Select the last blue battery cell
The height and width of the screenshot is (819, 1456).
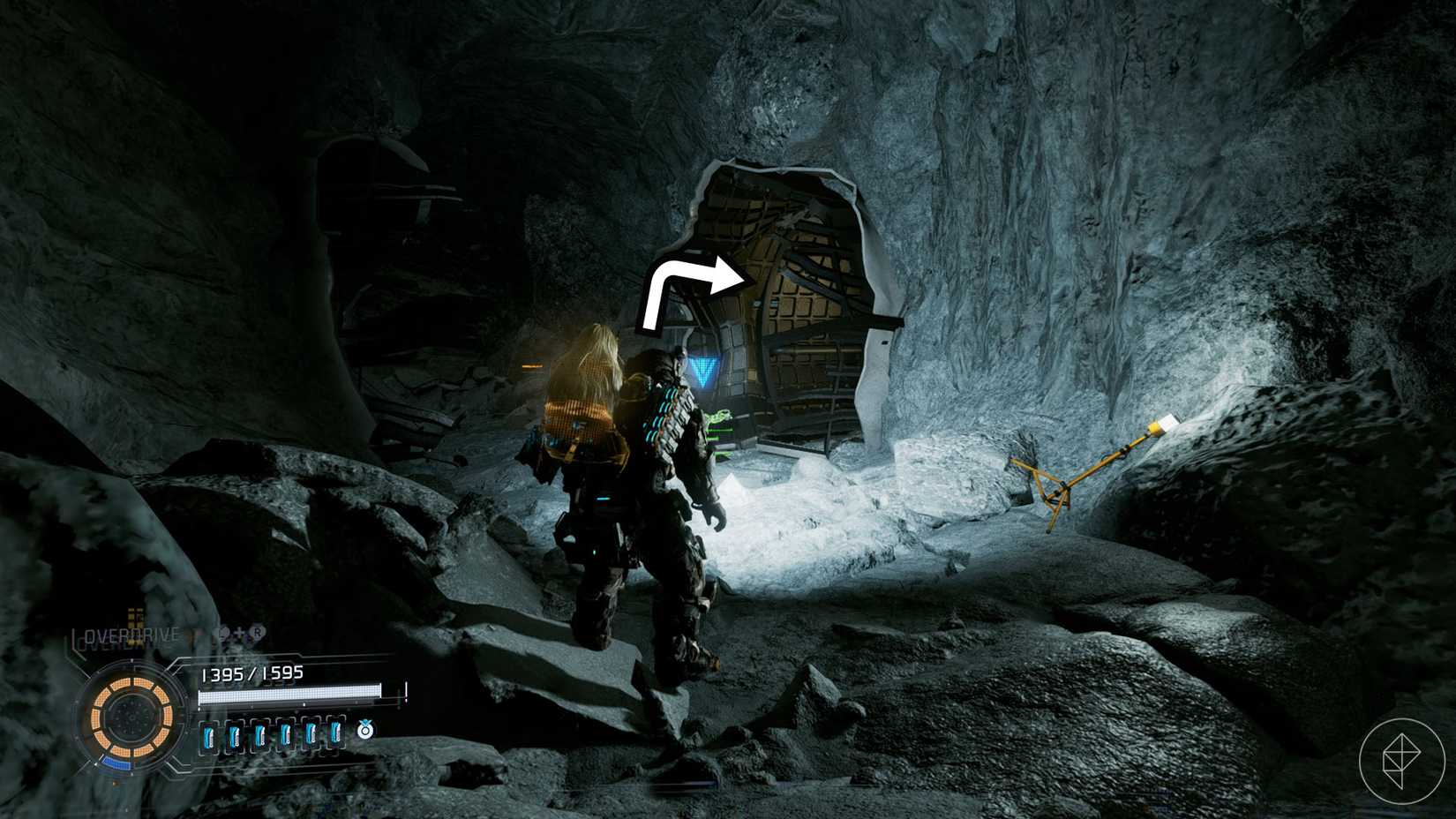coord(336,733)
